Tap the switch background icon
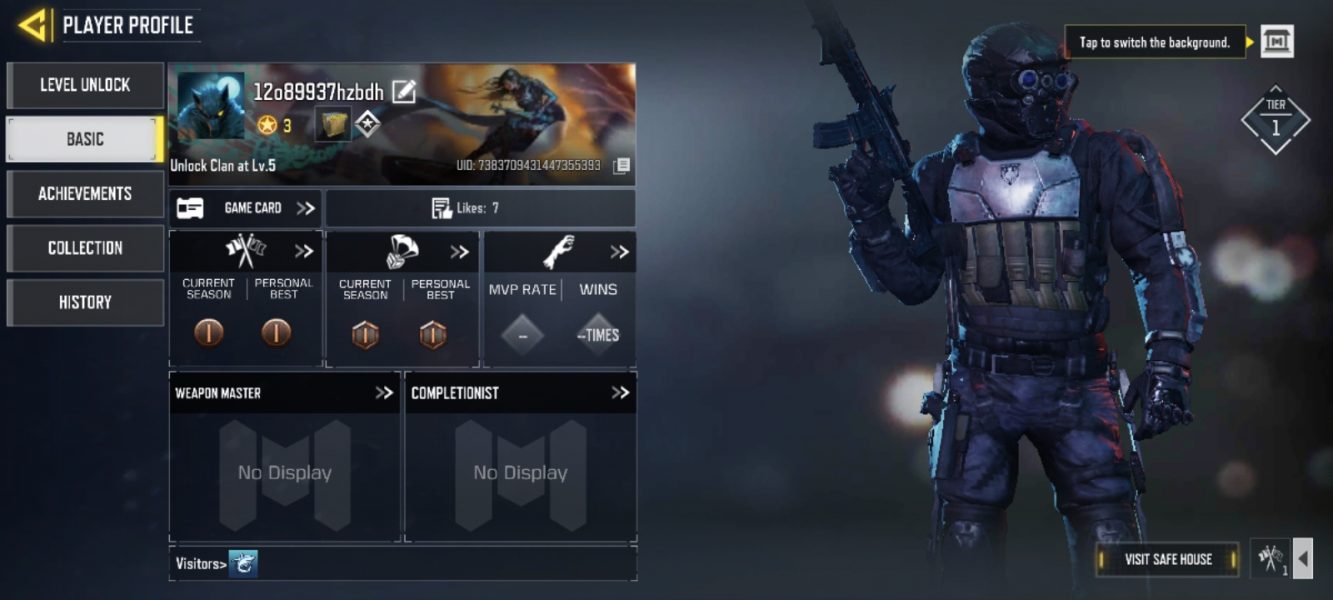 1276,42
